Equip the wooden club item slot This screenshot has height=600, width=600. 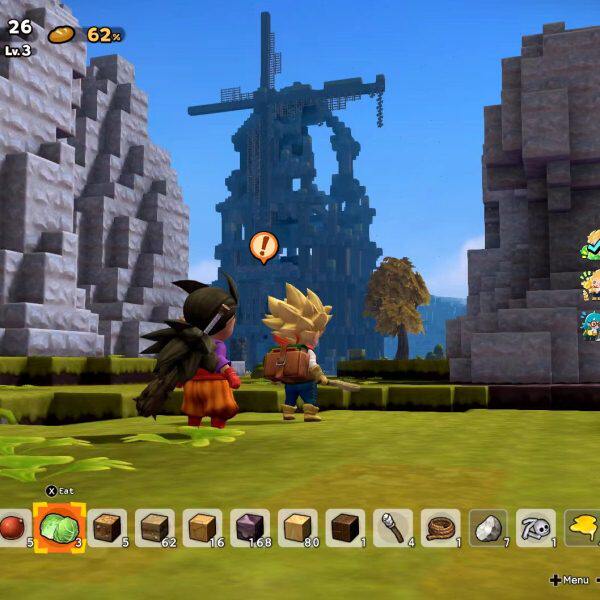[393, 527]
